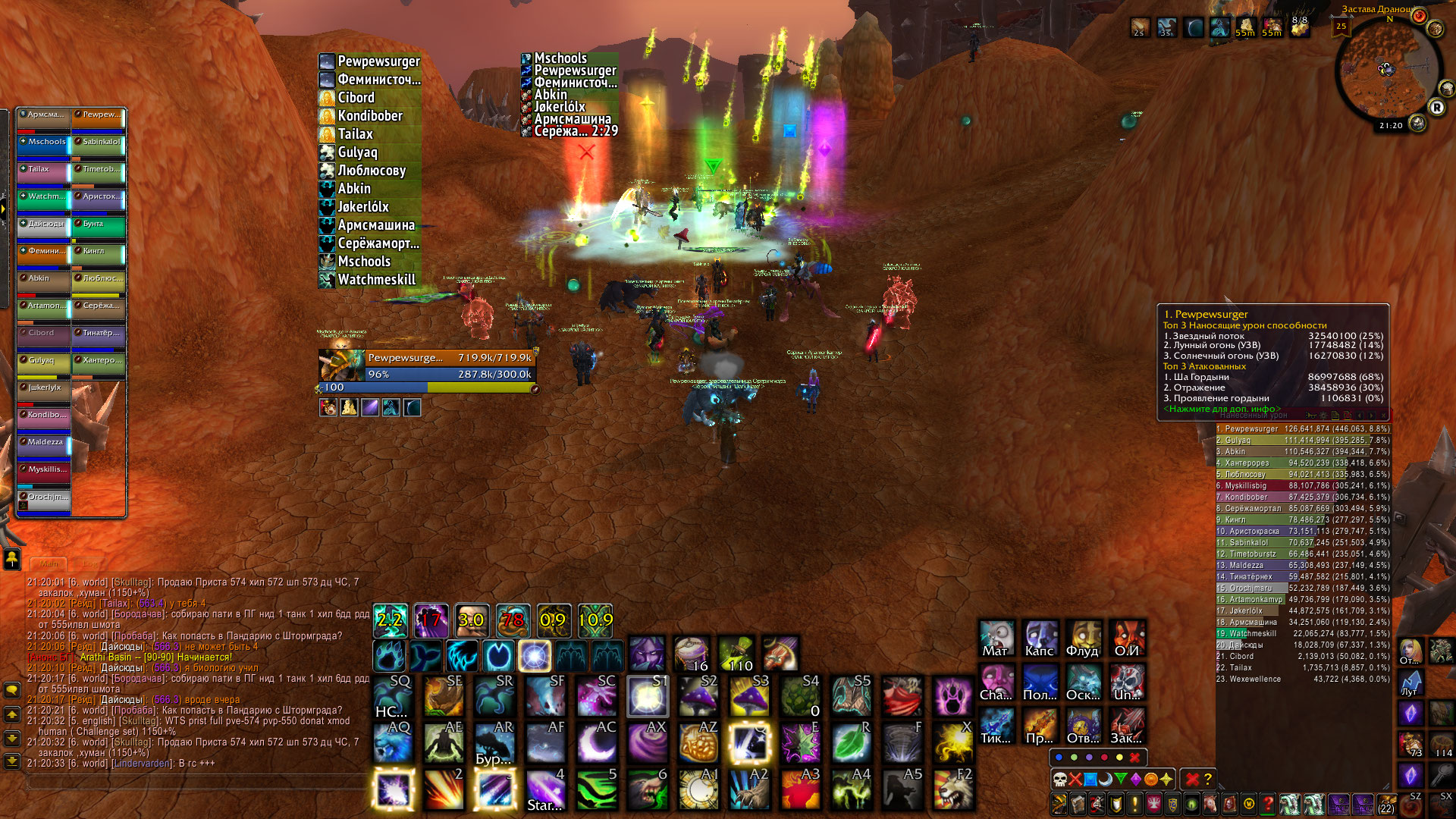This screenshot has width=1456, height=819.
Task: Place the skull raid target marker
Action: point(1060,779)
